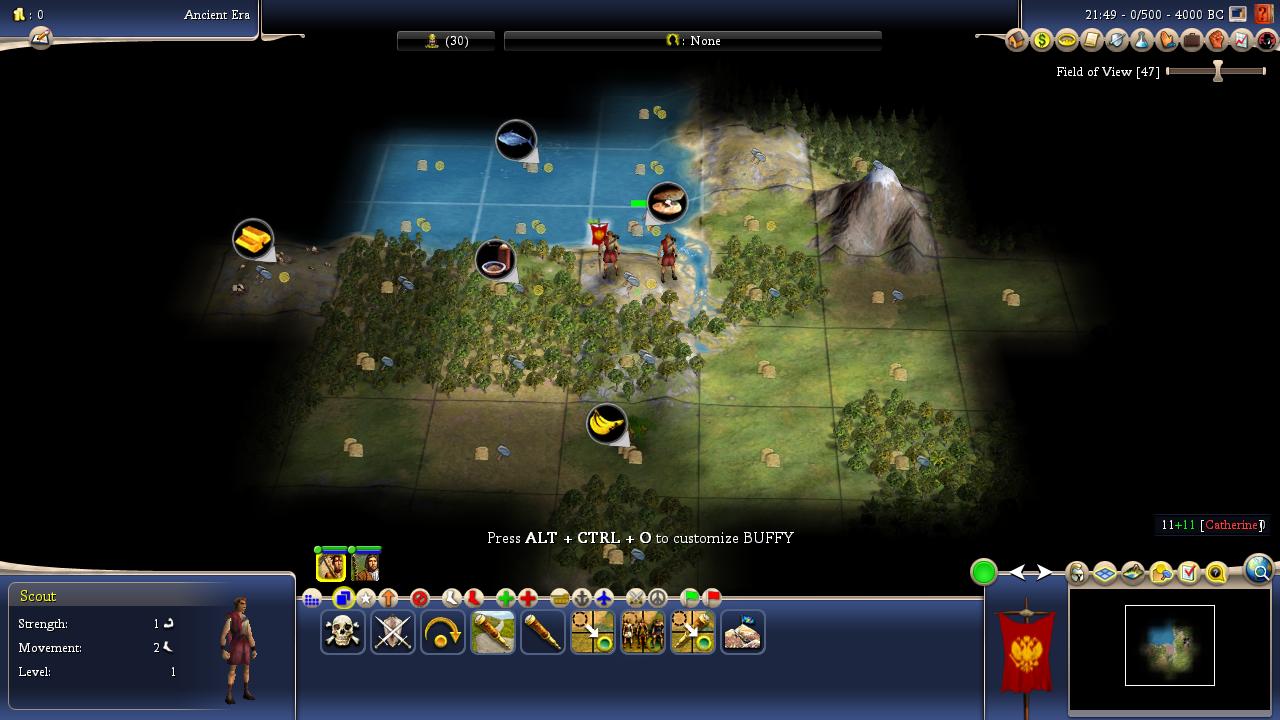Open the Foreign Advisor briefcase icon
This screenshot has height=720, width=1280.
[1192, 41]
